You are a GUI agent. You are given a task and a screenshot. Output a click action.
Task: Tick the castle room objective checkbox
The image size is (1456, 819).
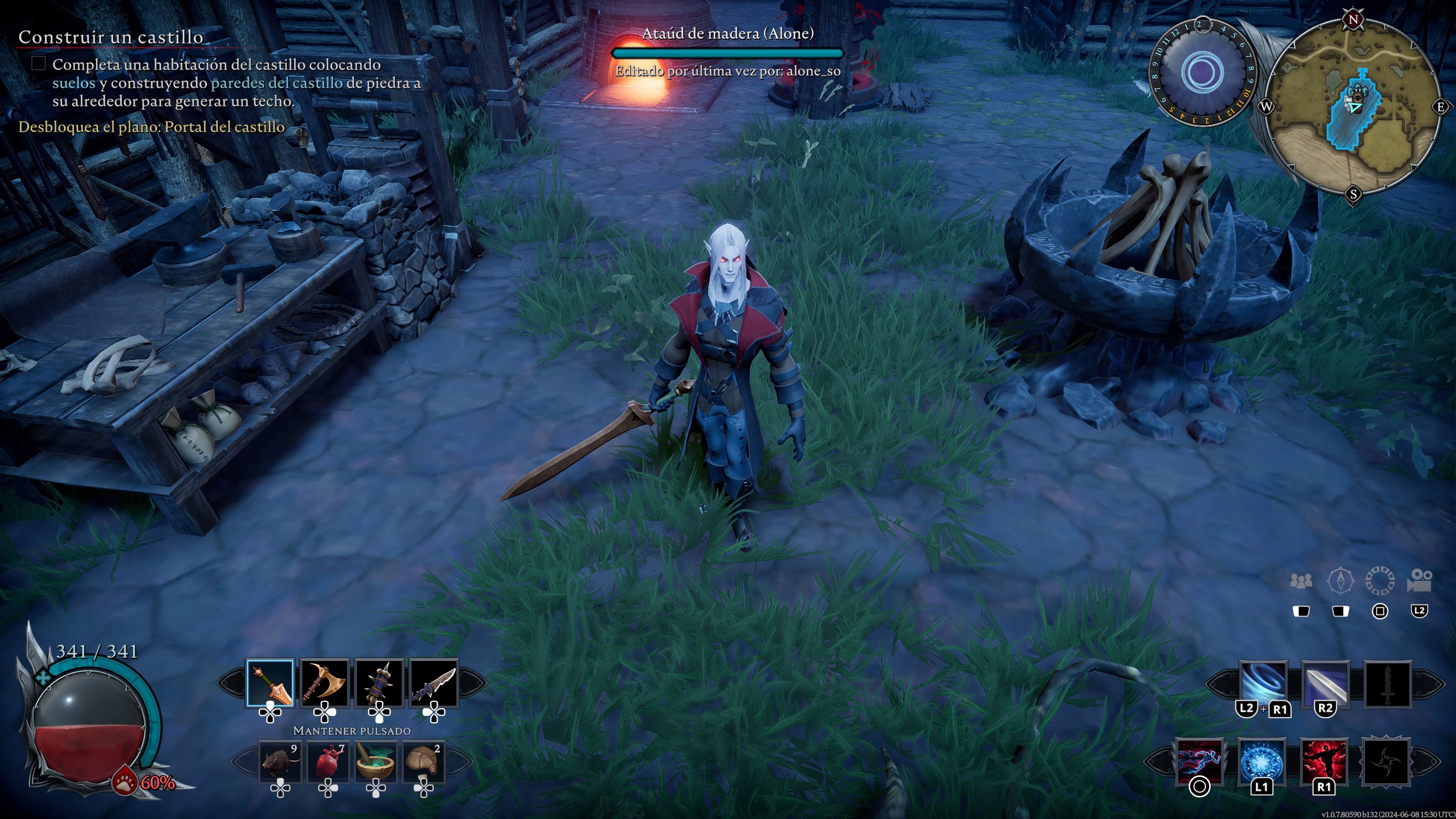click(38, 63)
